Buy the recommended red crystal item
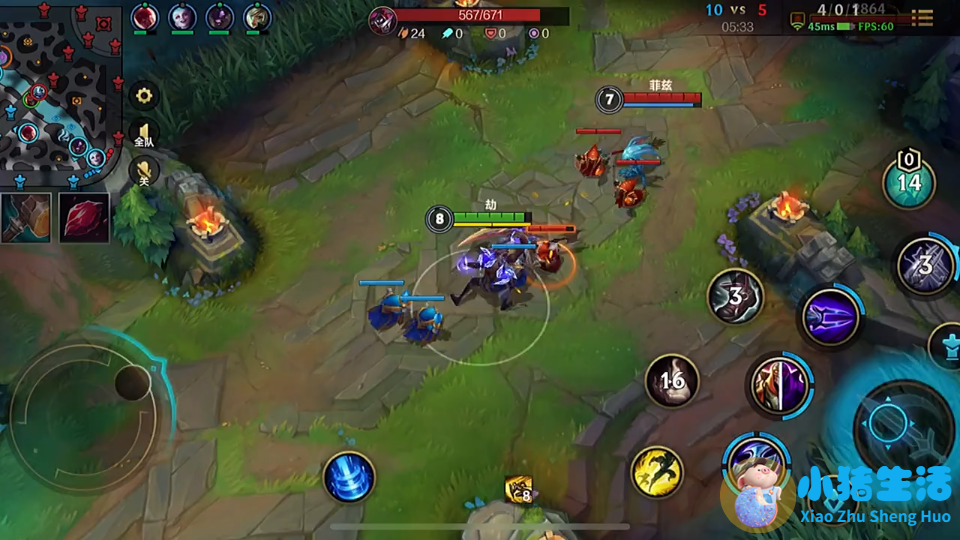 point(83,217)
